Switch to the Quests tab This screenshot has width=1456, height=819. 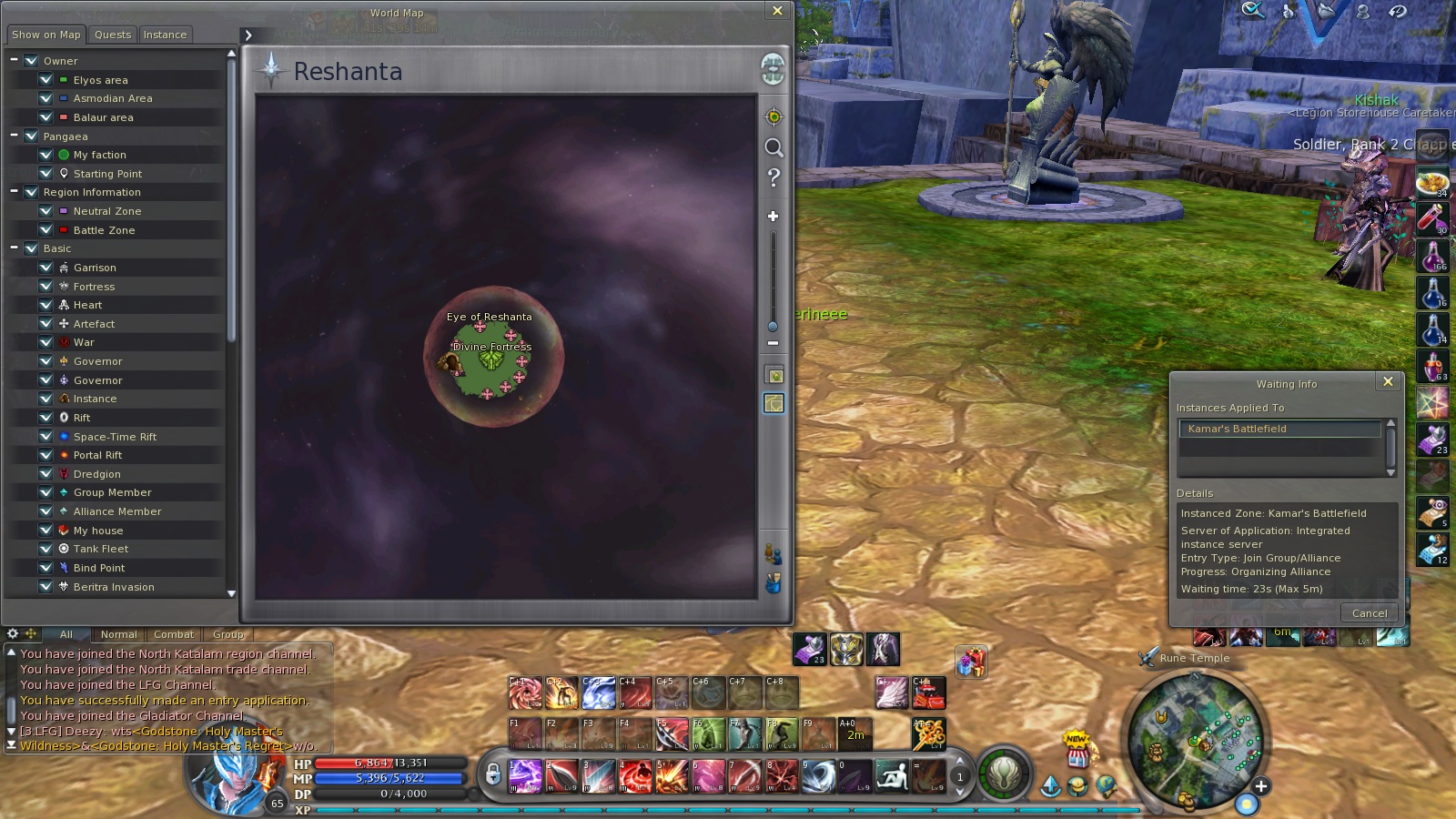(x=113, y=35)
